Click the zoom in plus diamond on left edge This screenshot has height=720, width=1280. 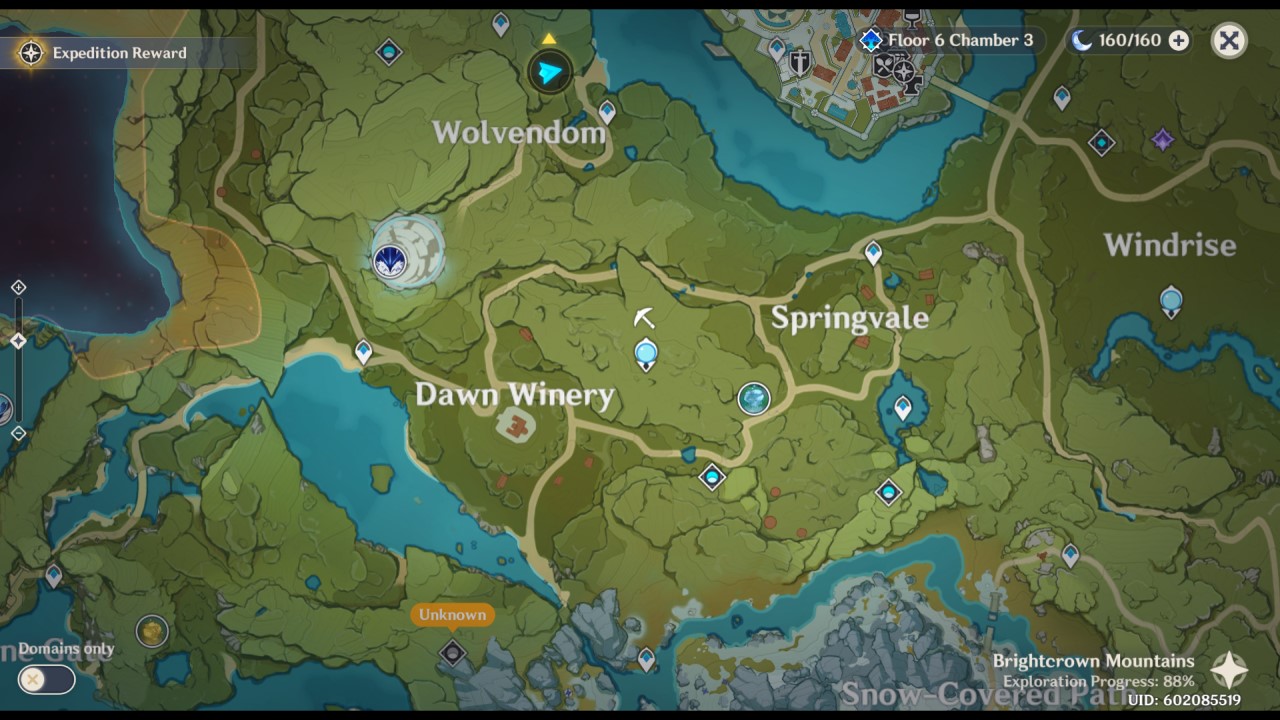coord(17,286)
